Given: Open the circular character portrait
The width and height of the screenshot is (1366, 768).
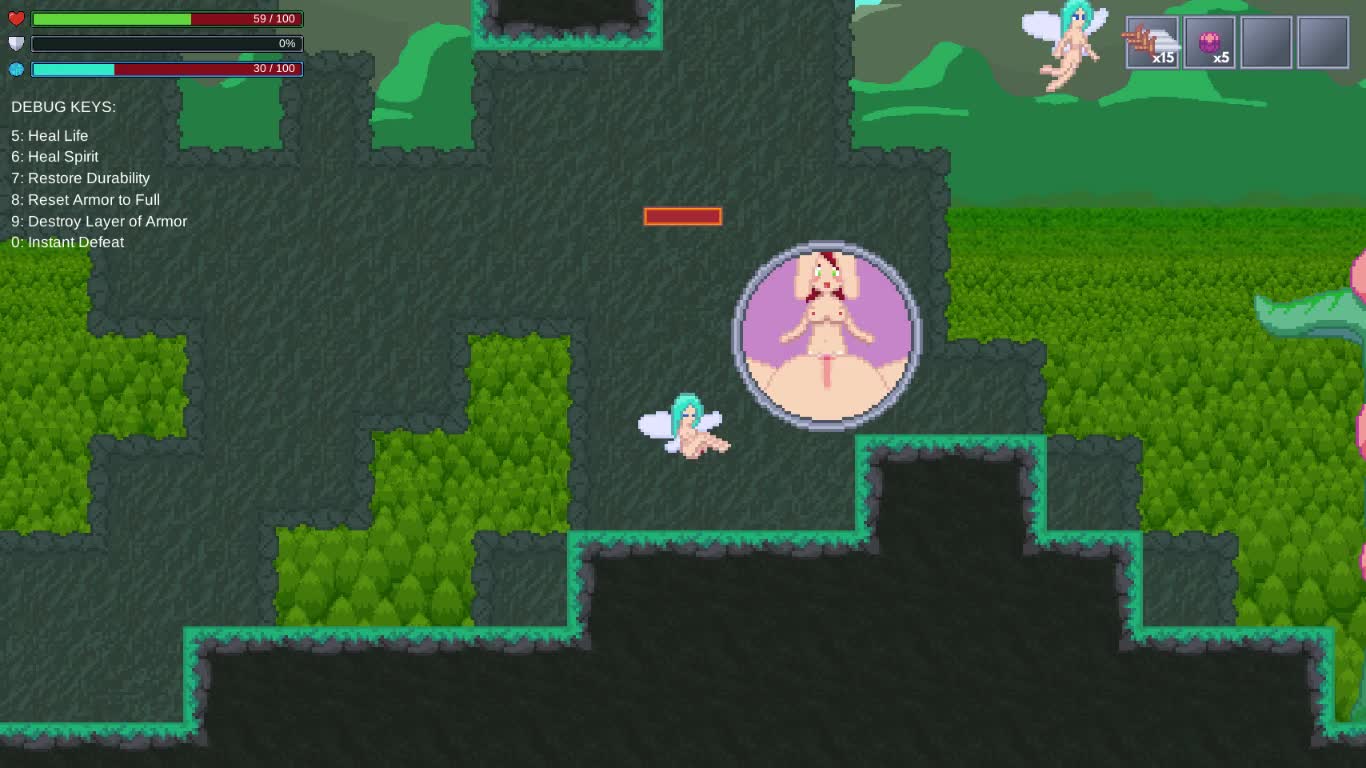Looking at the screenshot, I should 826,333.
